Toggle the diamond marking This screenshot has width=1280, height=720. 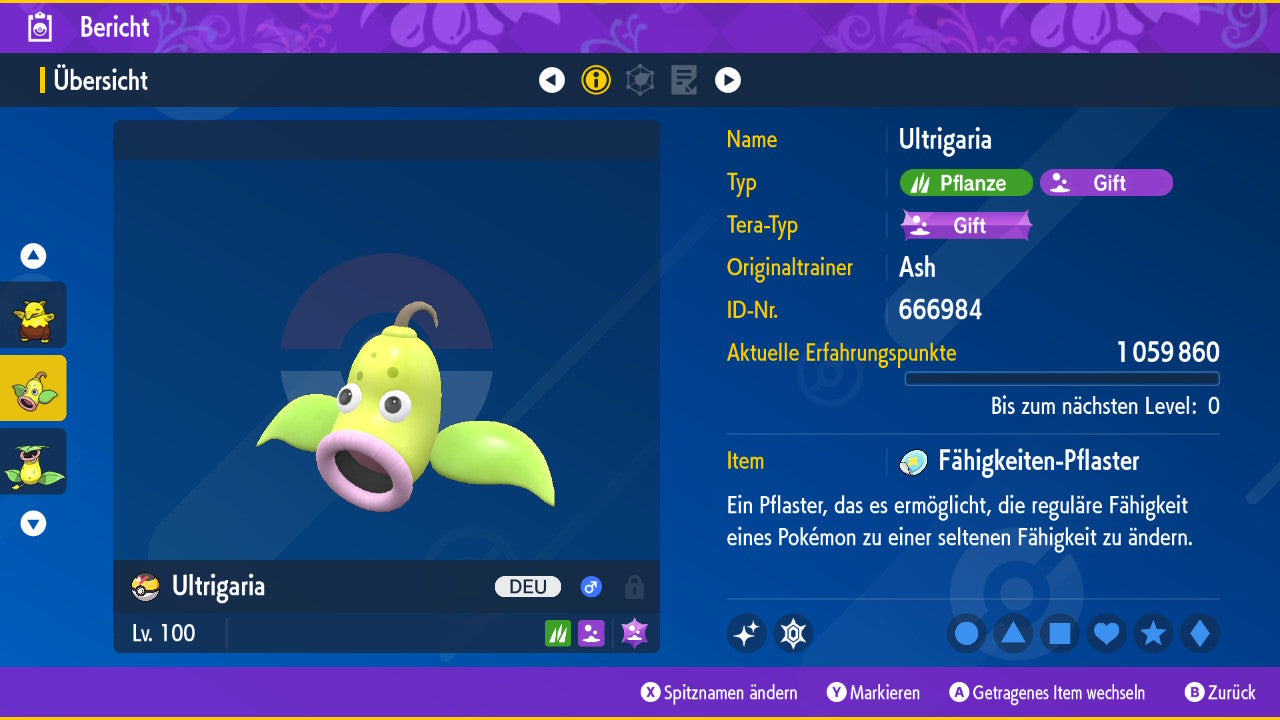coord(1199,634)
